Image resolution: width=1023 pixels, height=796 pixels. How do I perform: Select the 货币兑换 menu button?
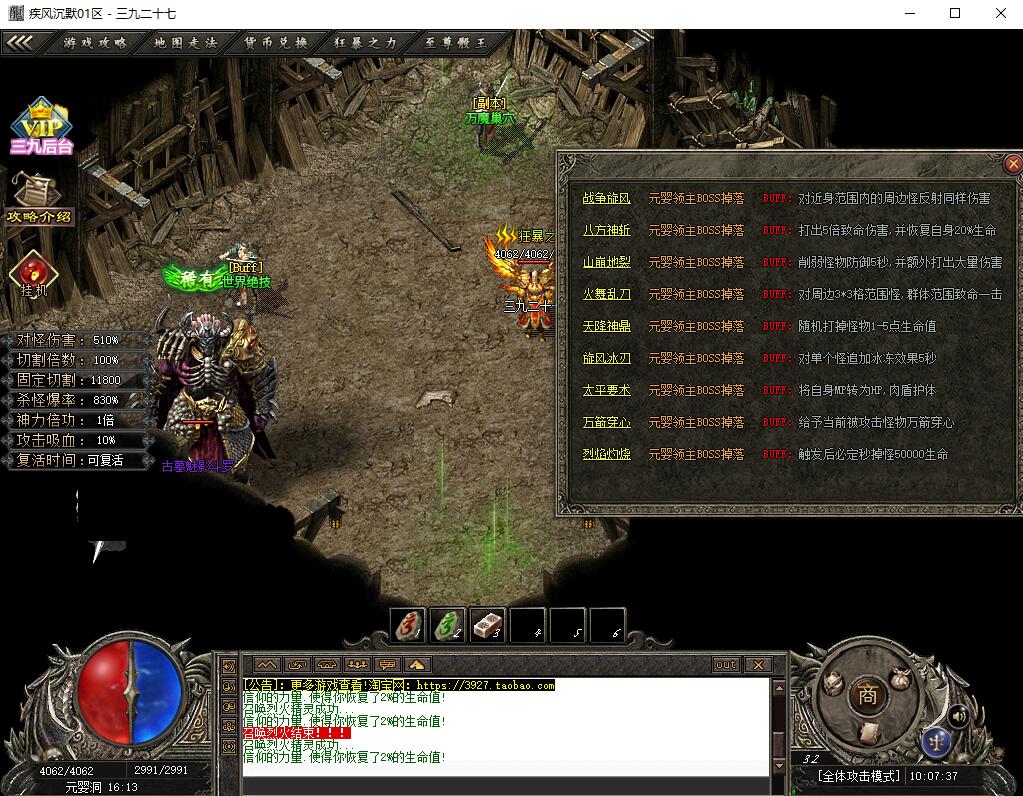275,43
